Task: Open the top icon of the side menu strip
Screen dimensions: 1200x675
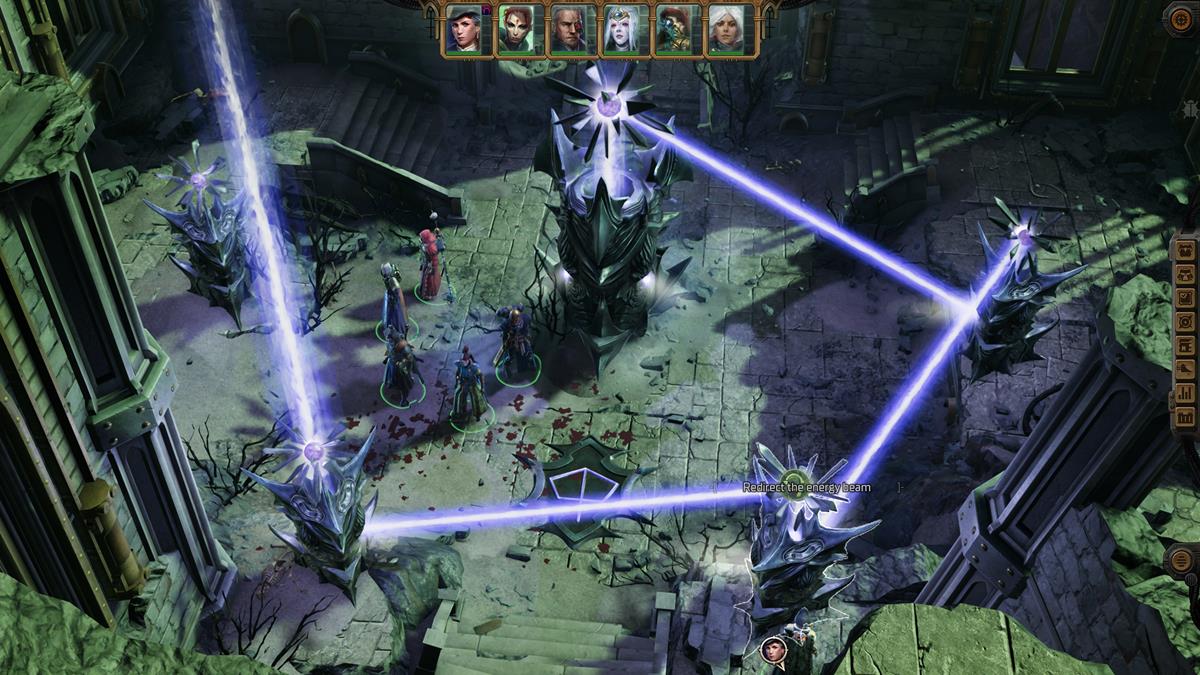Action: point(1185,250)
